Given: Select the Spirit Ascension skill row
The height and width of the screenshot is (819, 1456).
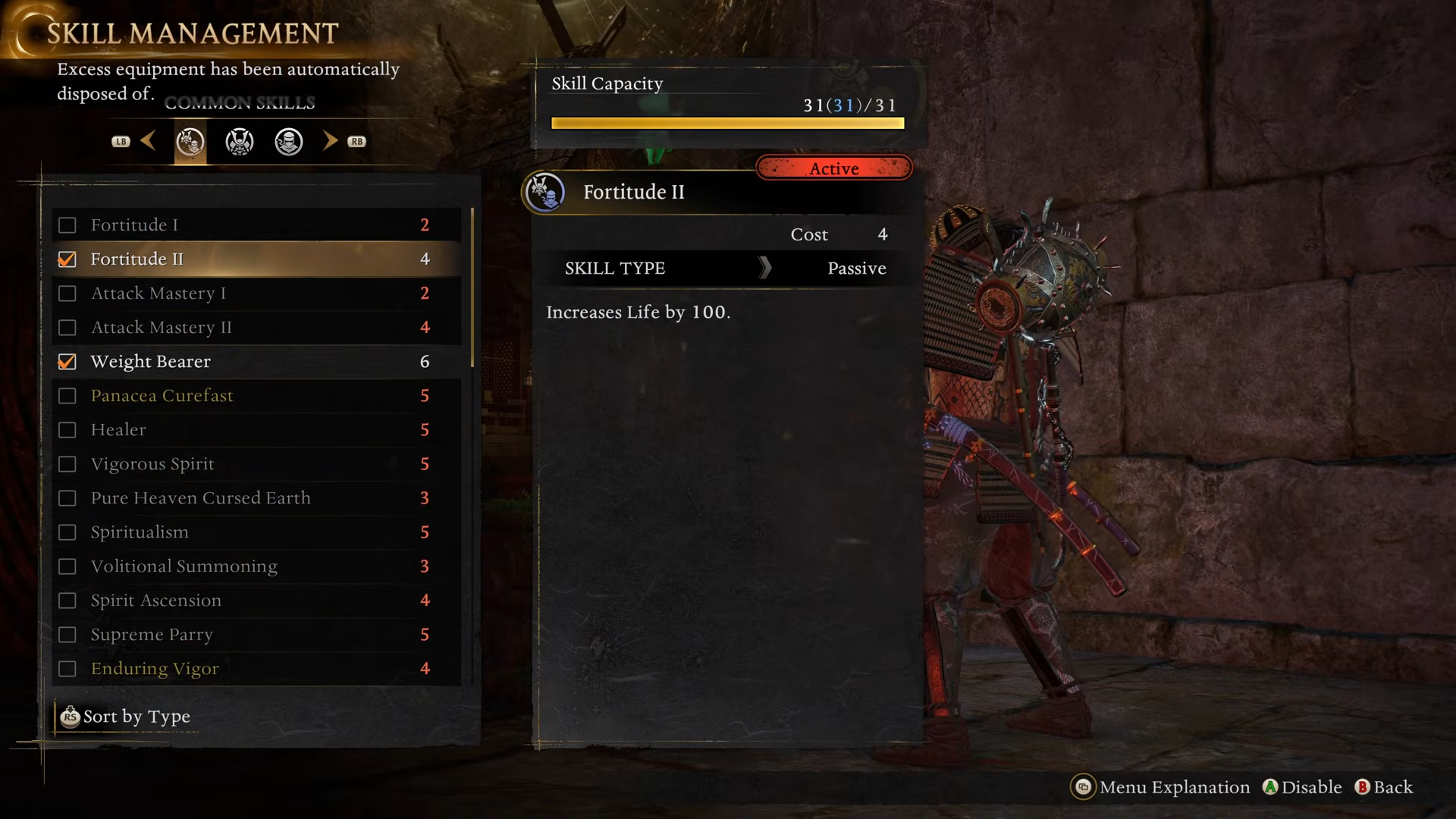Looking at the screenshot, I should click(256, 601).
